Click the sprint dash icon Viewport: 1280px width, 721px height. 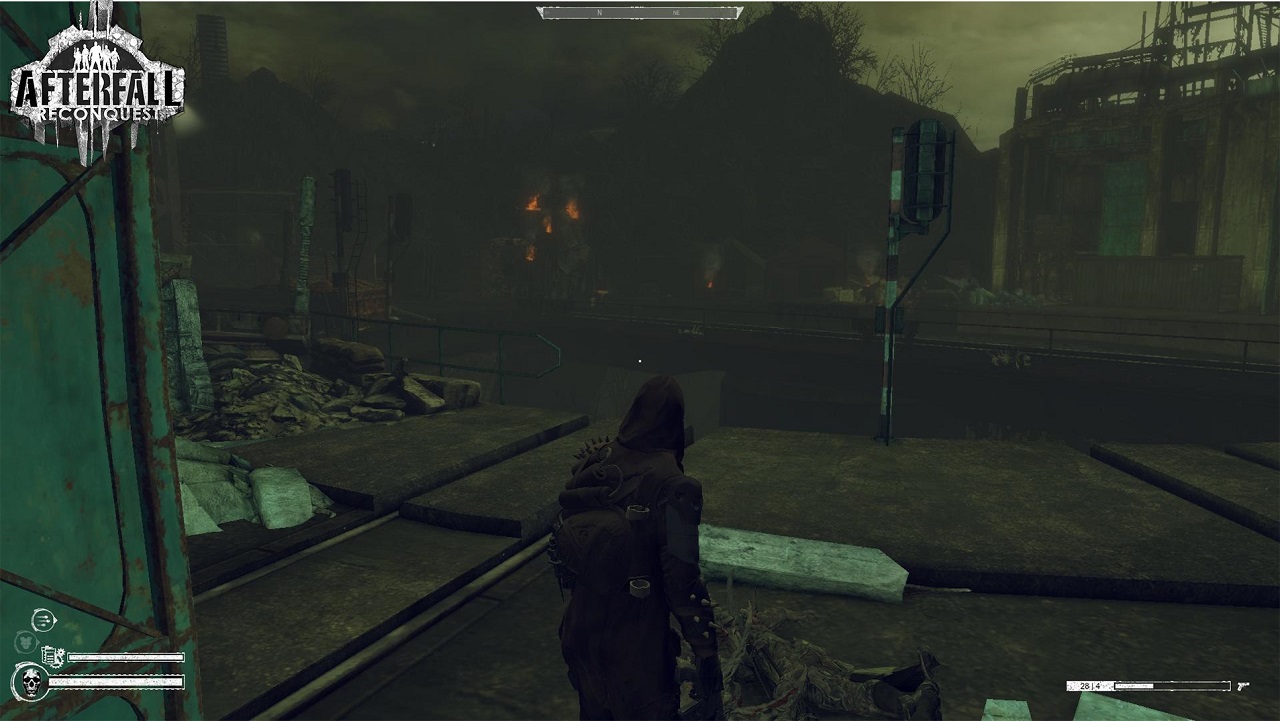(44, 620)
